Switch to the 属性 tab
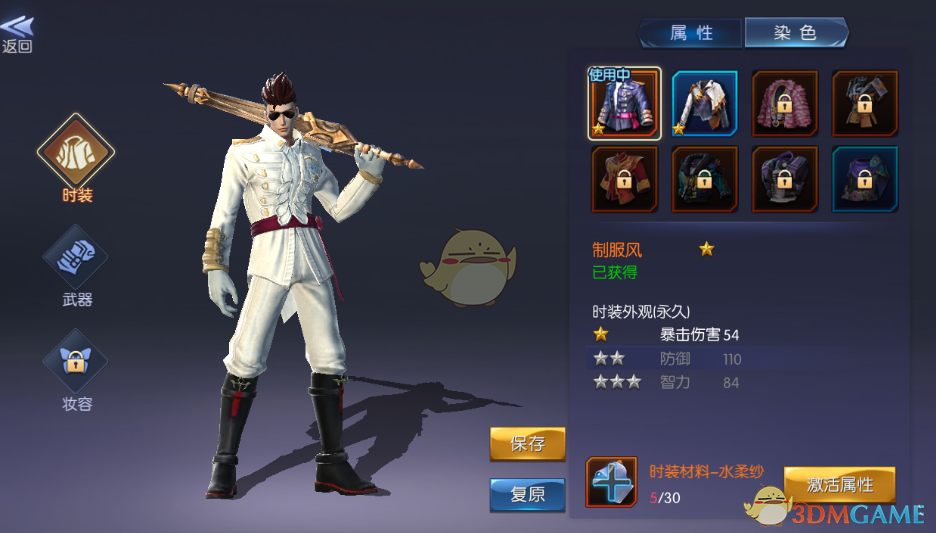The image size is (936, 533). 691,33
